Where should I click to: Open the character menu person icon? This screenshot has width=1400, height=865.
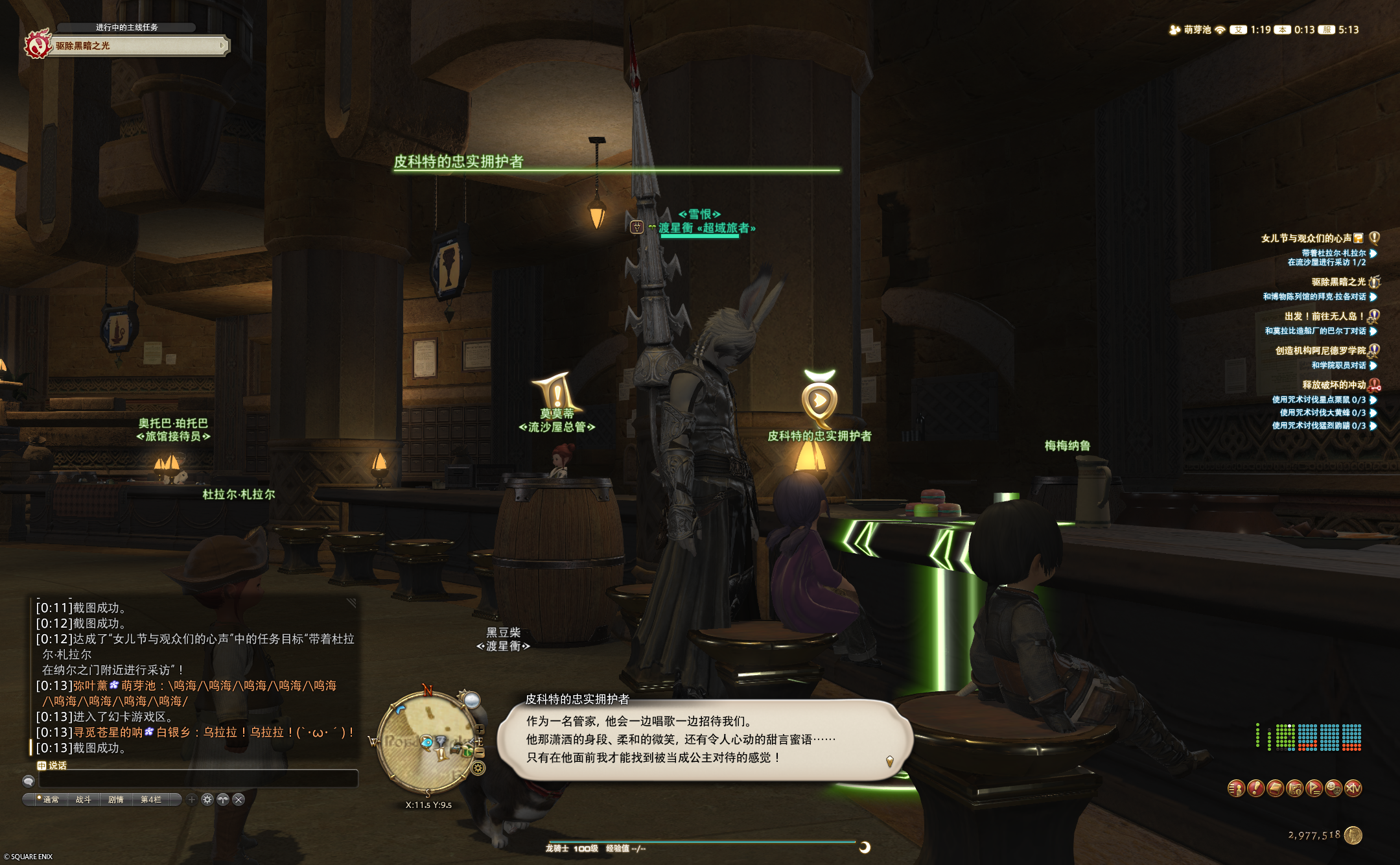pyautogui.click(x=1237, y=789)
